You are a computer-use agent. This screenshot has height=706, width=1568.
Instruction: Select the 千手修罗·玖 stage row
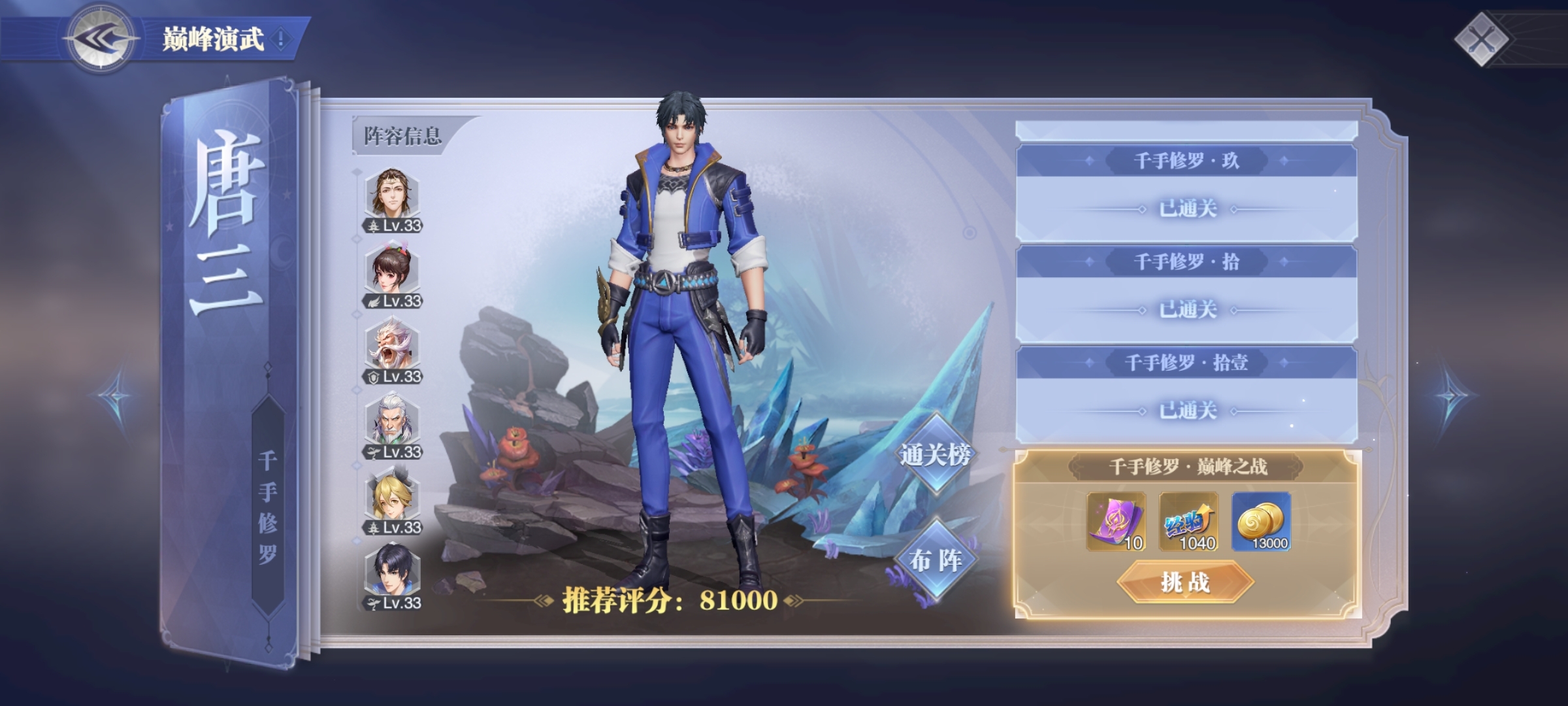[x=1186, y=193]
